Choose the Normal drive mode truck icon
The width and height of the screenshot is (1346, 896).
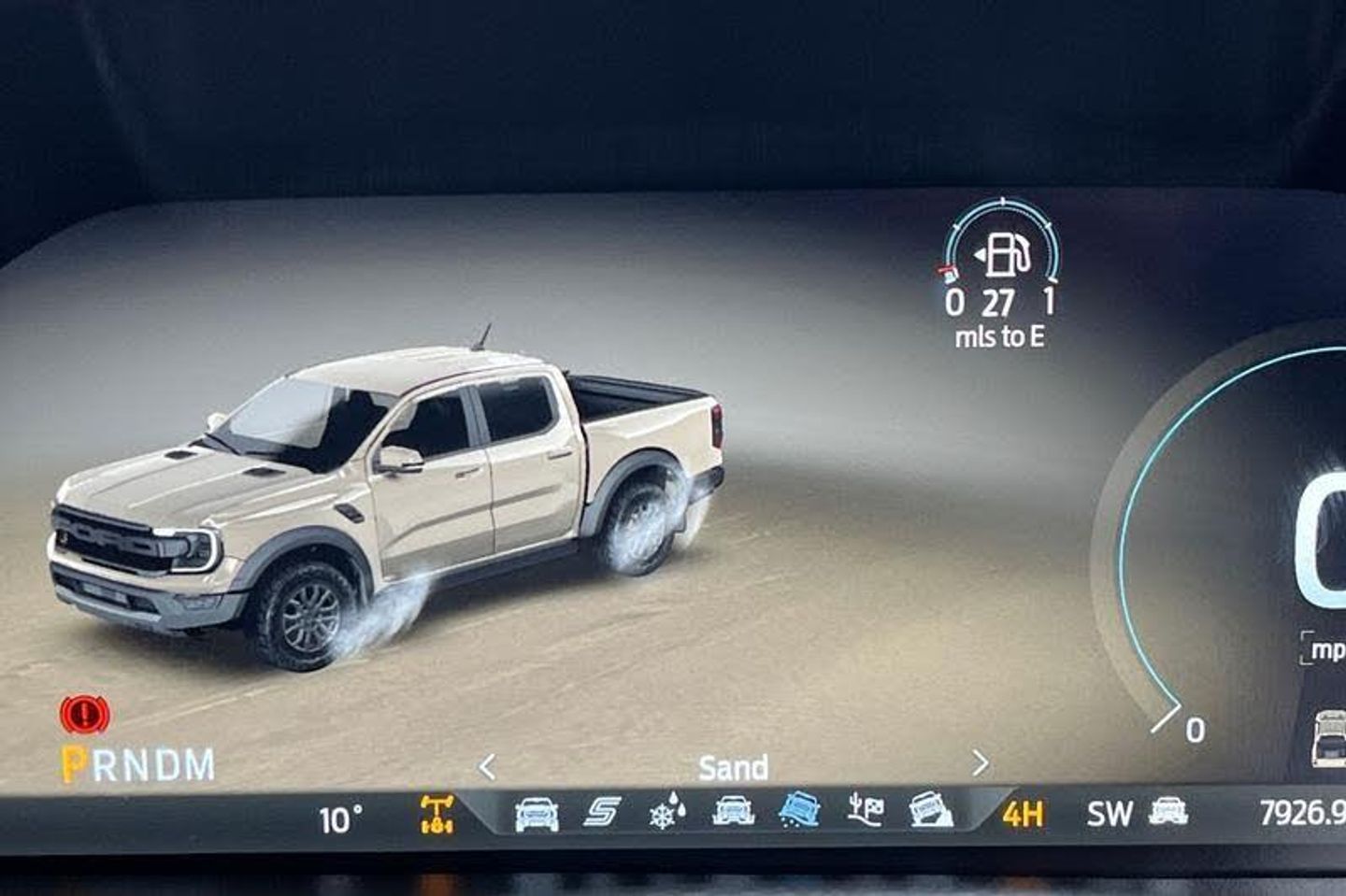[x=537, y=814]
